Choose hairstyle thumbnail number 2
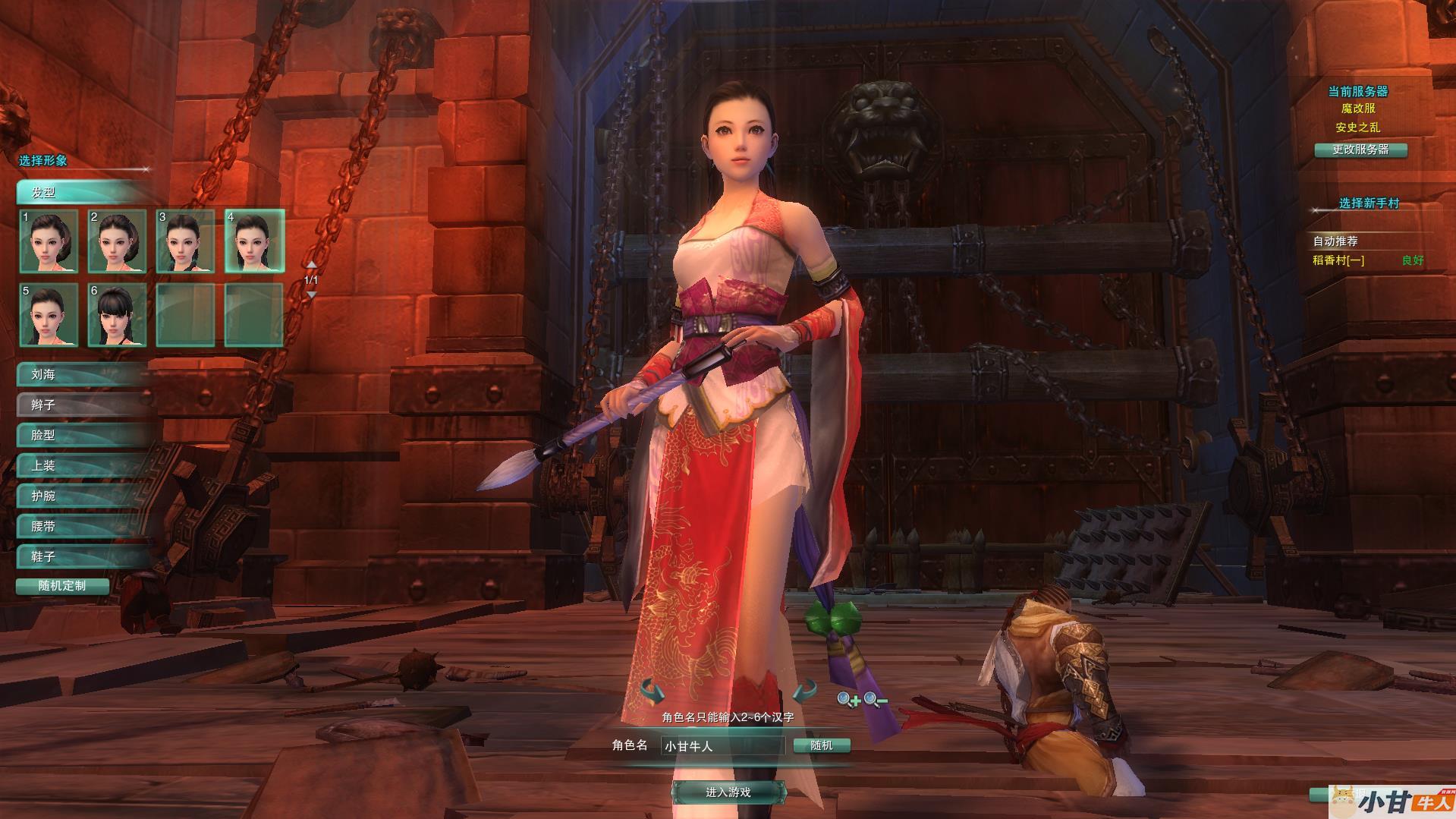 (117, 241)
